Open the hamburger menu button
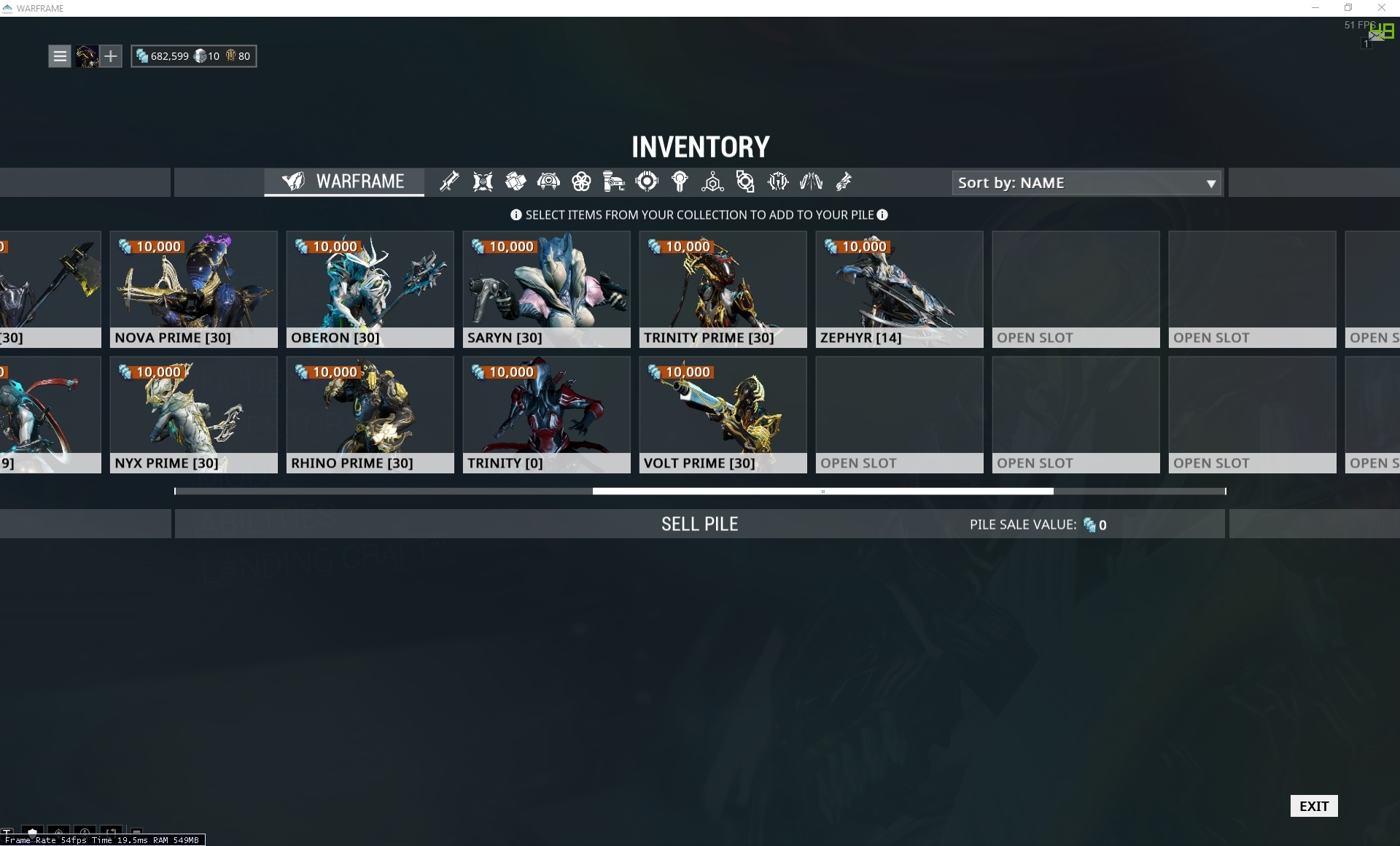 click(60, 56)
